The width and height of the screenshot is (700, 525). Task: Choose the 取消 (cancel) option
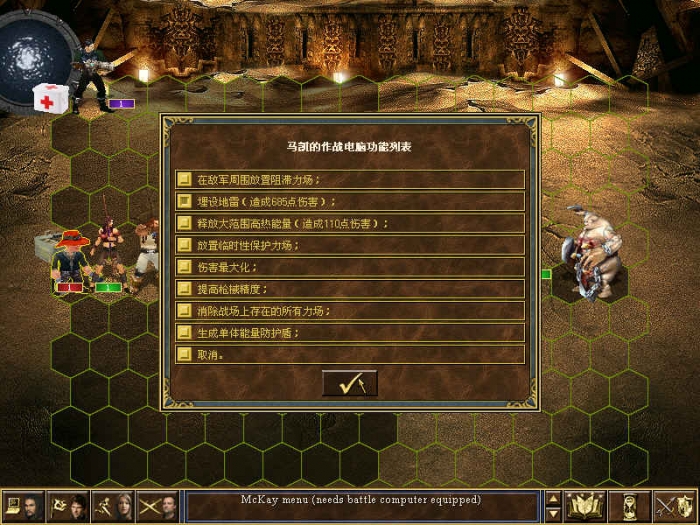(350, 355)
